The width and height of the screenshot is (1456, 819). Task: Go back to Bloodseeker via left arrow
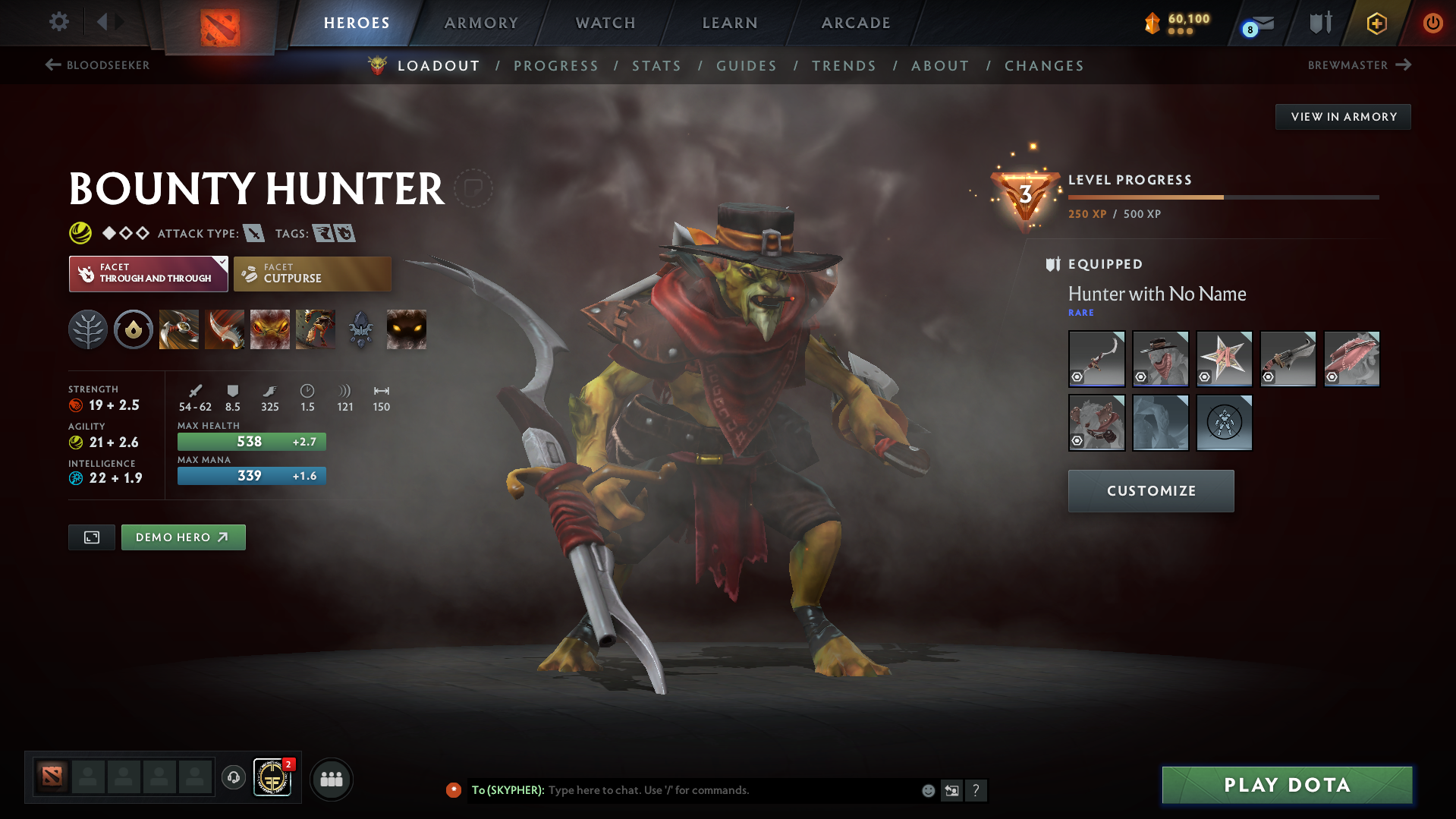pos(52,65)
